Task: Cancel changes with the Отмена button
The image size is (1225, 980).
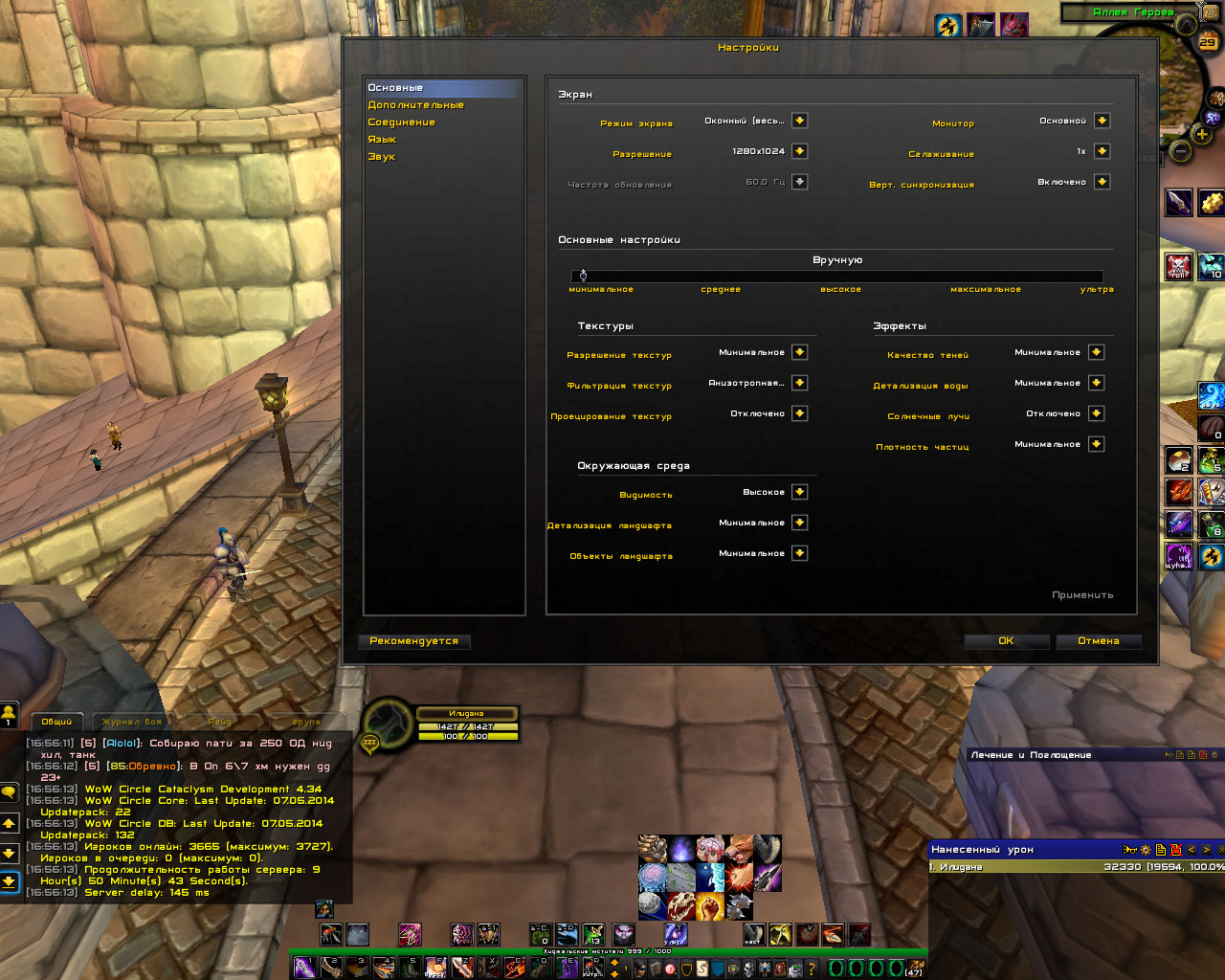Action: (1098, 641)
